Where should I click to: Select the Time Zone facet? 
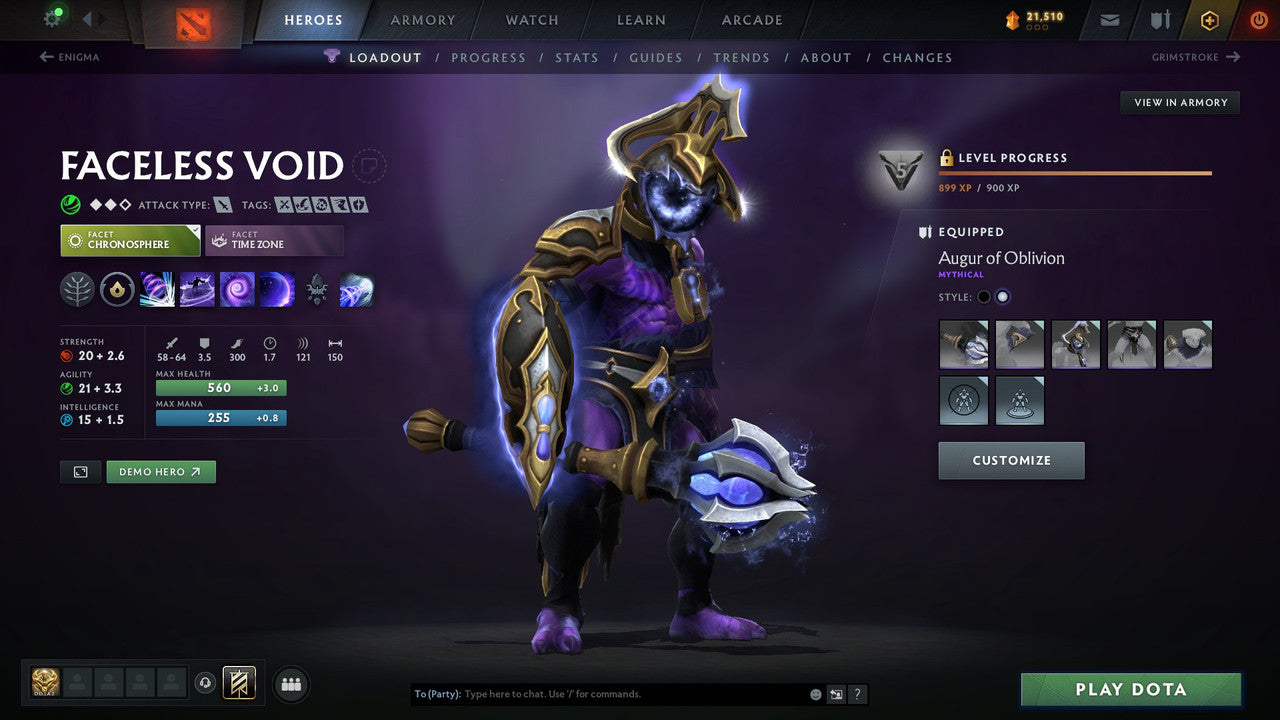(x=274, y=240)
